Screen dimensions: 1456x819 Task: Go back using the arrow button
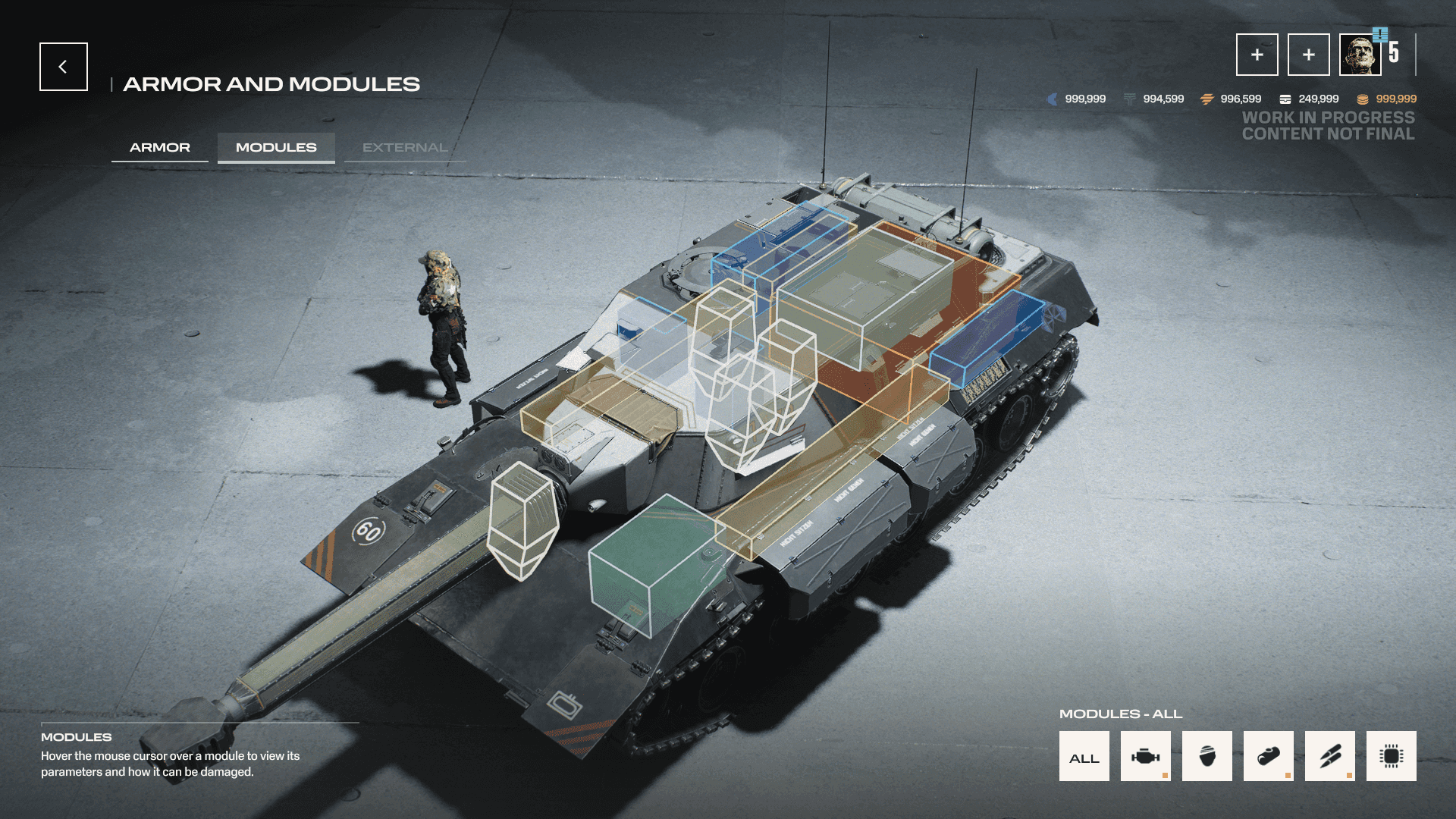(x=64, y=67)
